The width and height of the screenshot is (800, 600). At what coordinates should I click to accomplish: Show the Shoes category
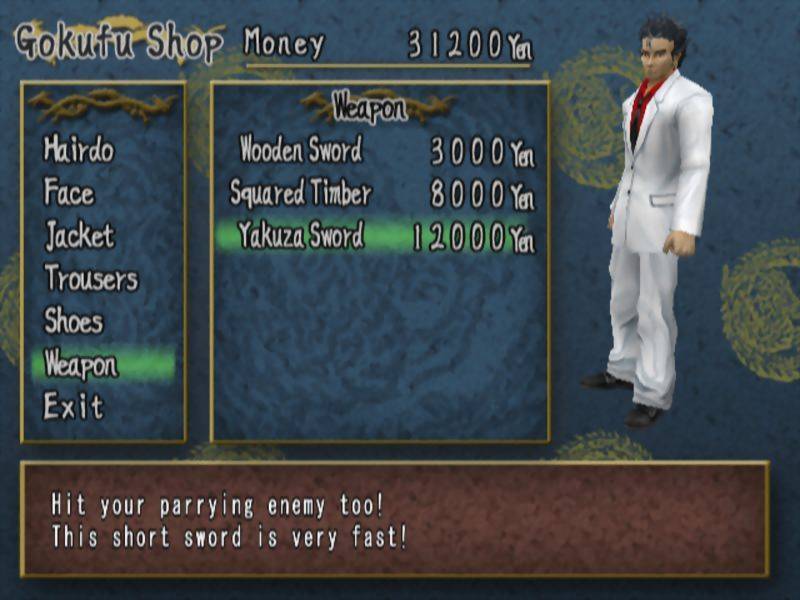point(73,322)
